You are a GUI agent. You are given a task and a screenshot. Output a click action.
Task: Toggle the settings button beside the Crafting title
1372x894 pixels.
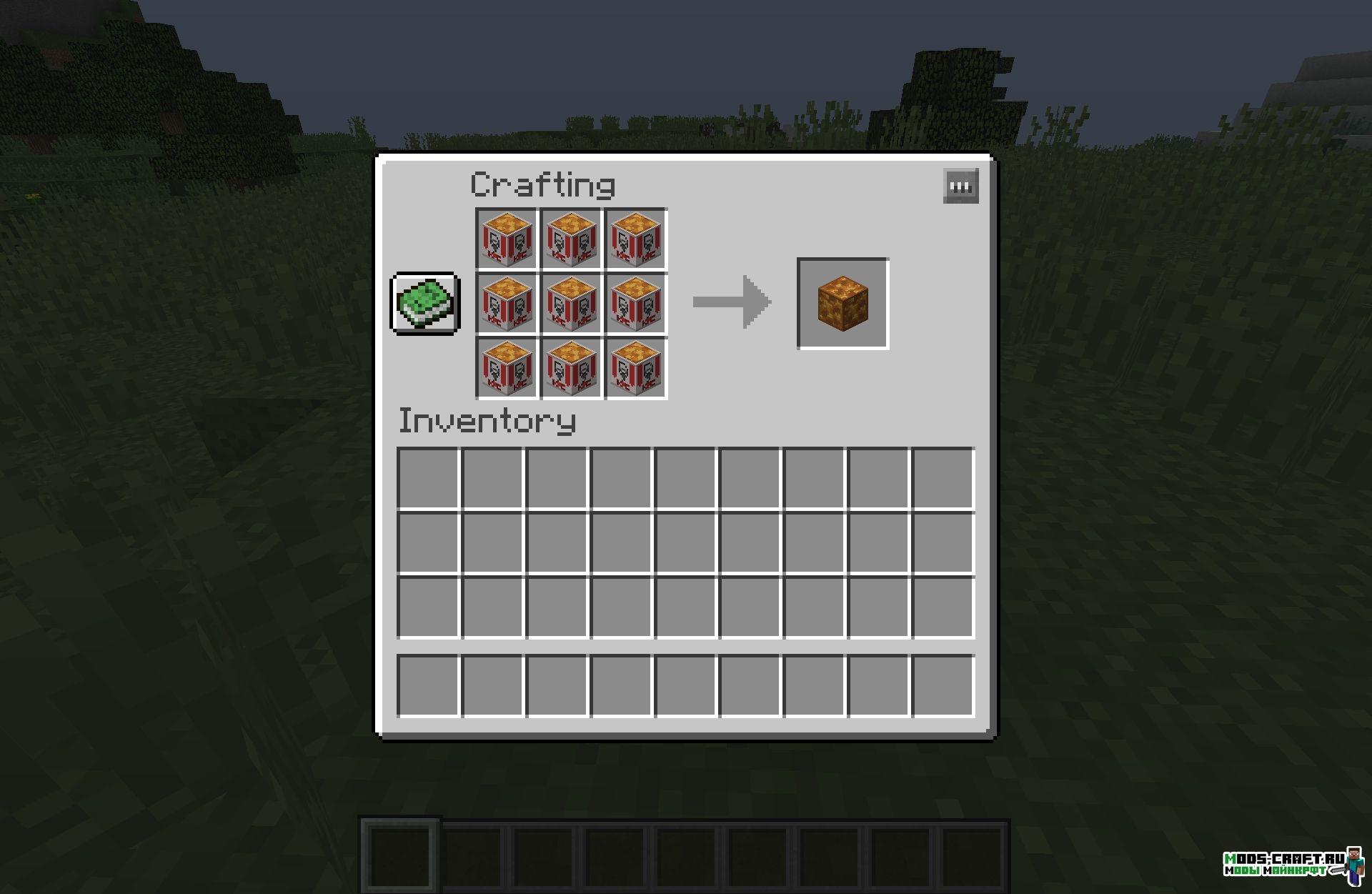point(960,187)
